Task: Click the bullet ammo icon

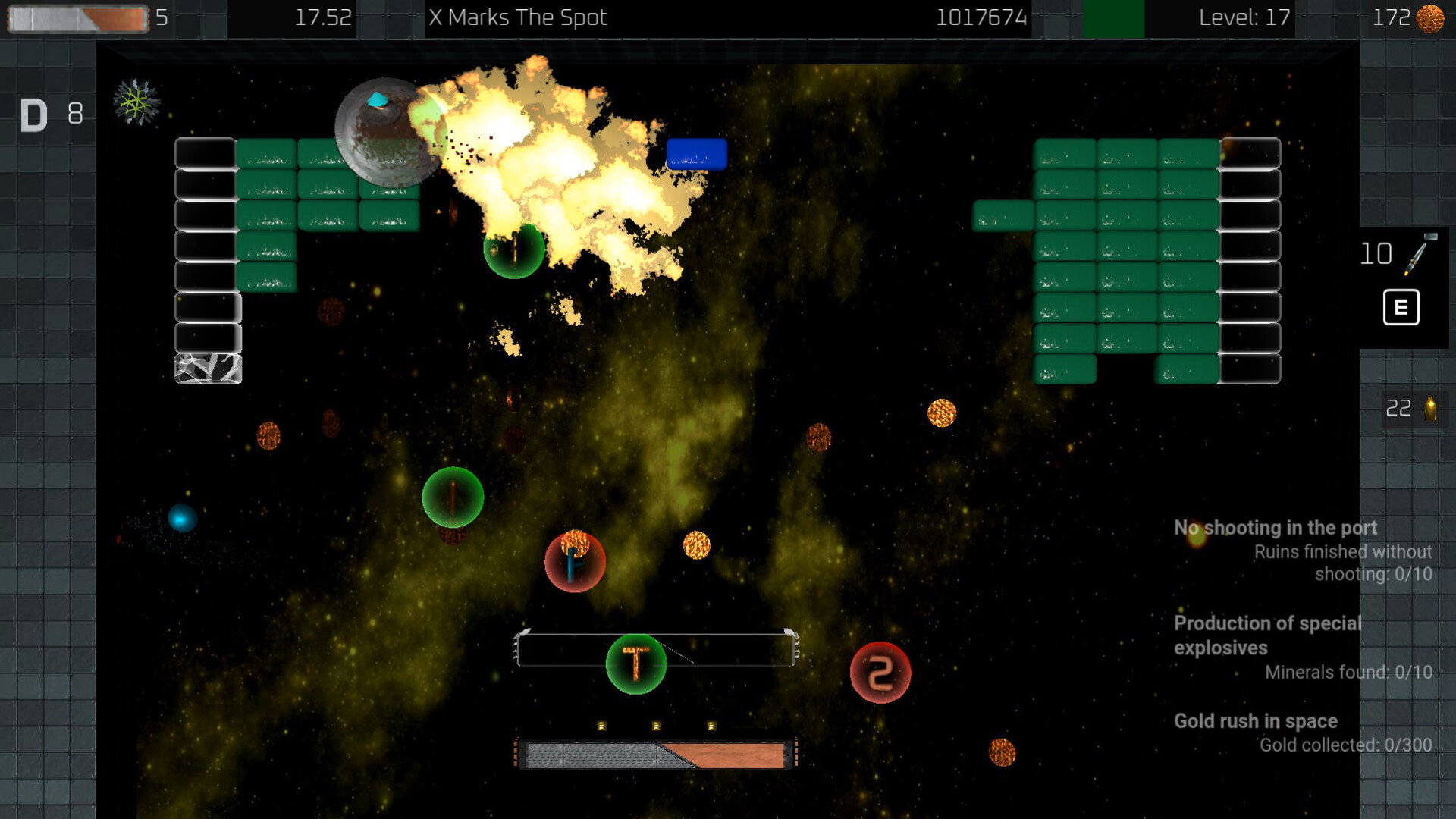Action: (1429, 409)
